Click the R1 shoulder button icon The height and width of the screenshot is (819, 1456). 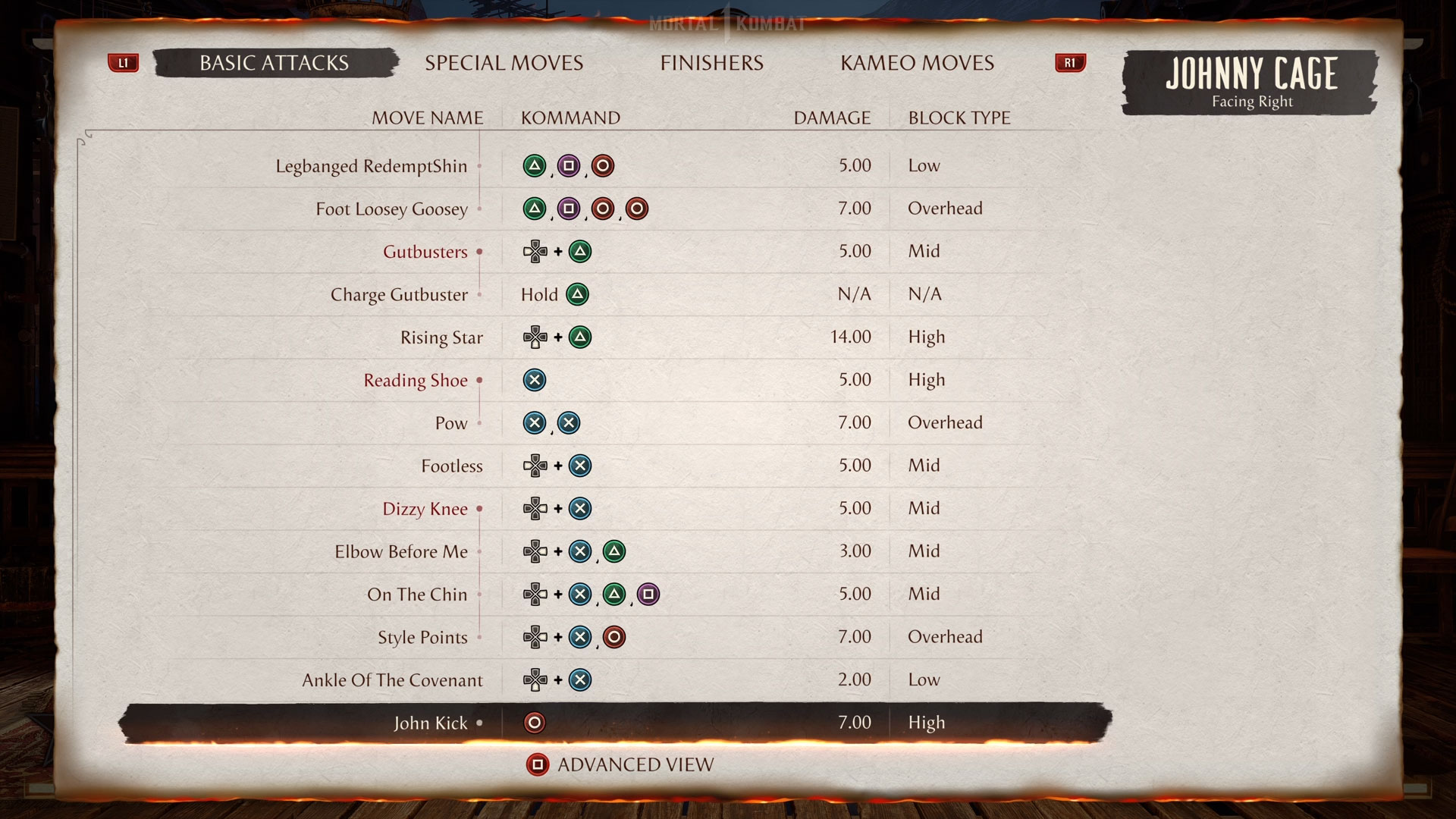click(x=1070, y=63)
